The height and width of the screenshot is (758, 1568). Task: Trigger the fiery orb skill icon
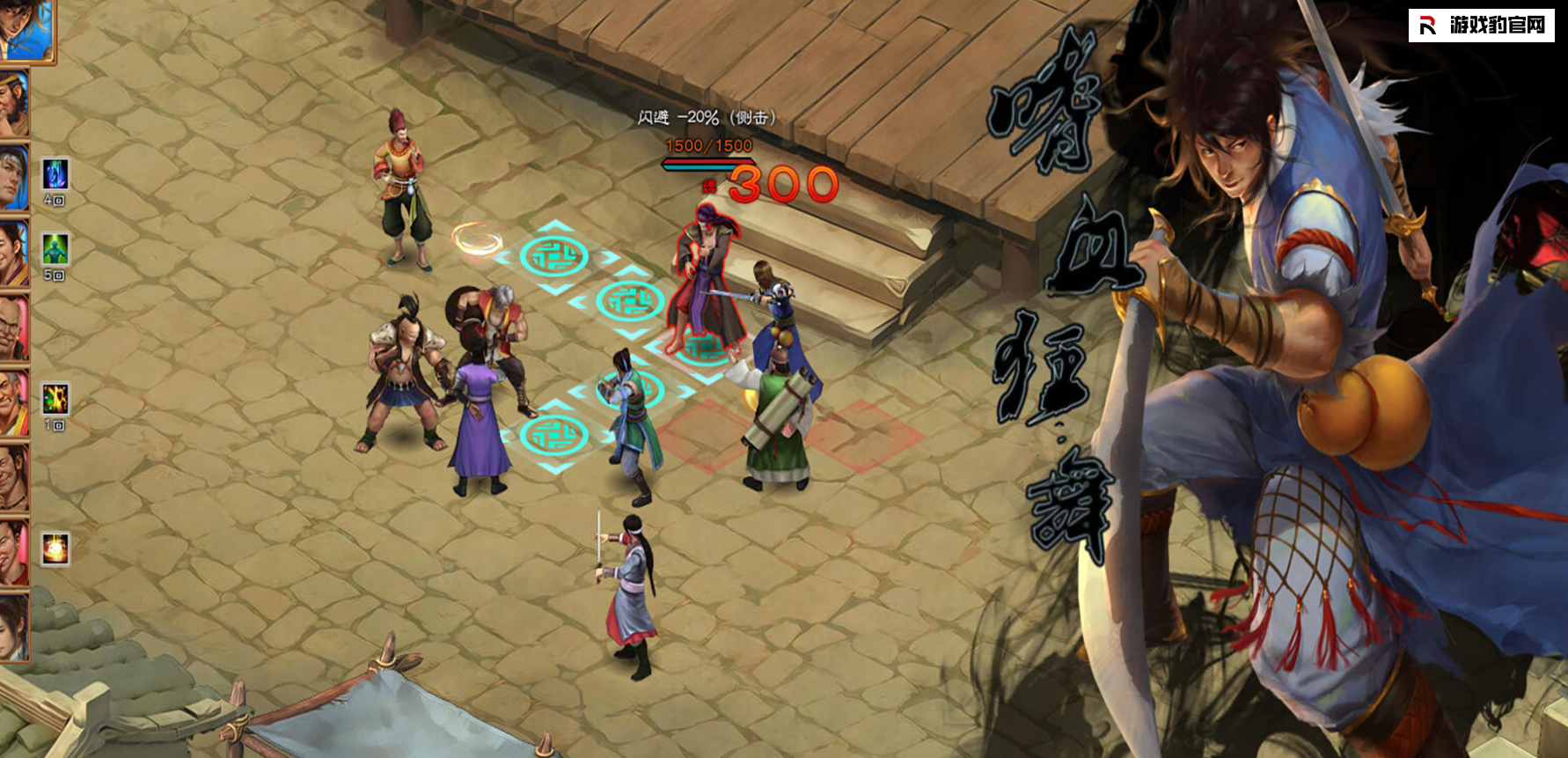point(55,548)
